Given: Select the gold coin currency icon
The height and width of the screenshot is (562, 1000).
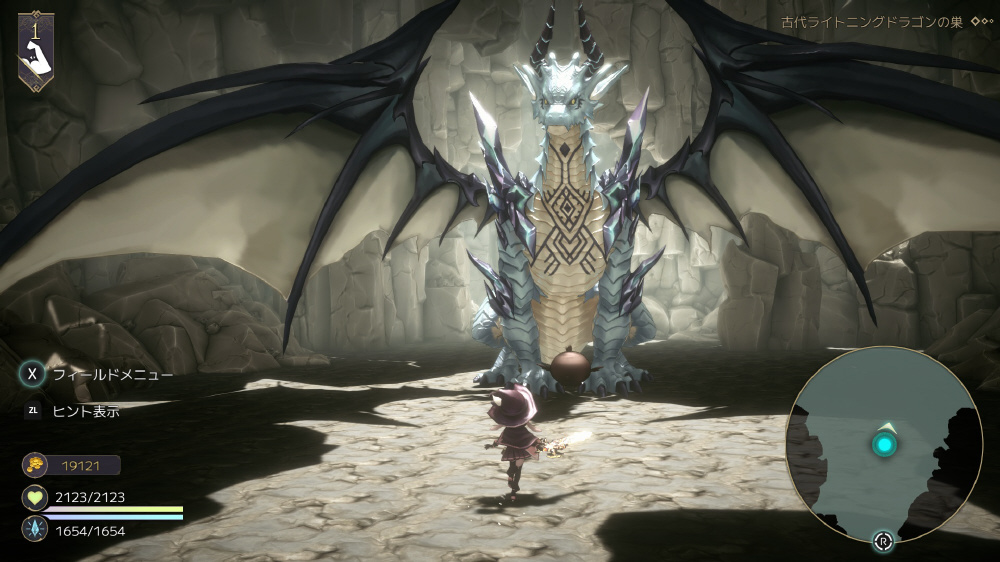Looking at the screenshot, I should pos(34,465).
